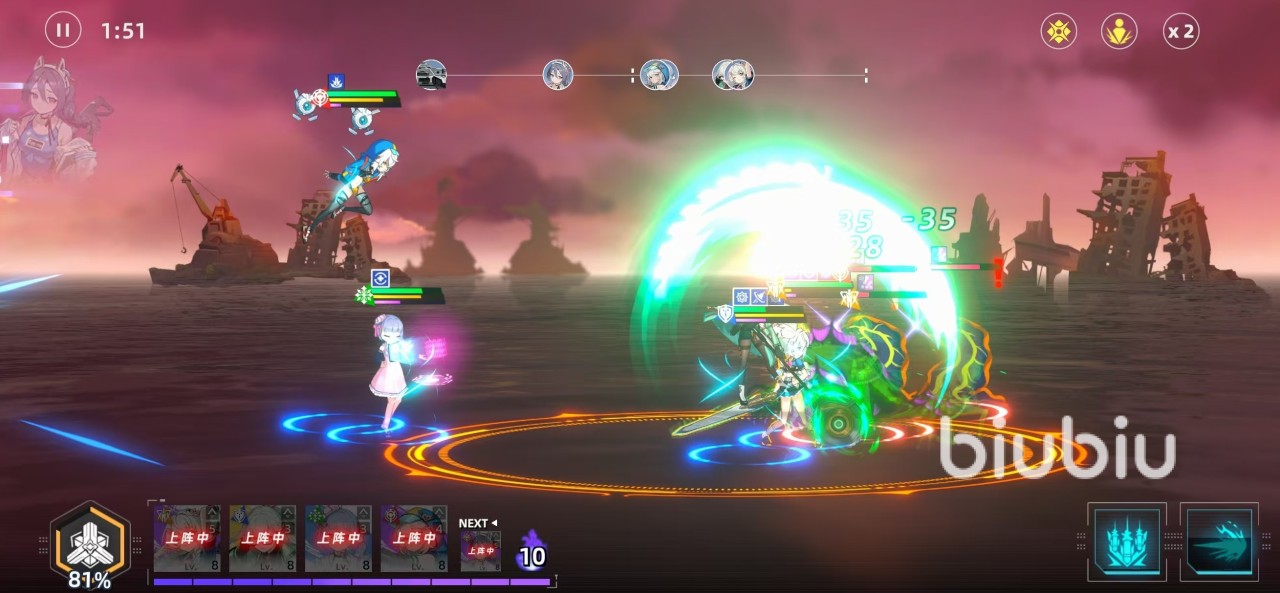Viewport: 1280px width, 593px height.
Task: Activate the cyan blast strike skill
Action: tap(1218, 541)
